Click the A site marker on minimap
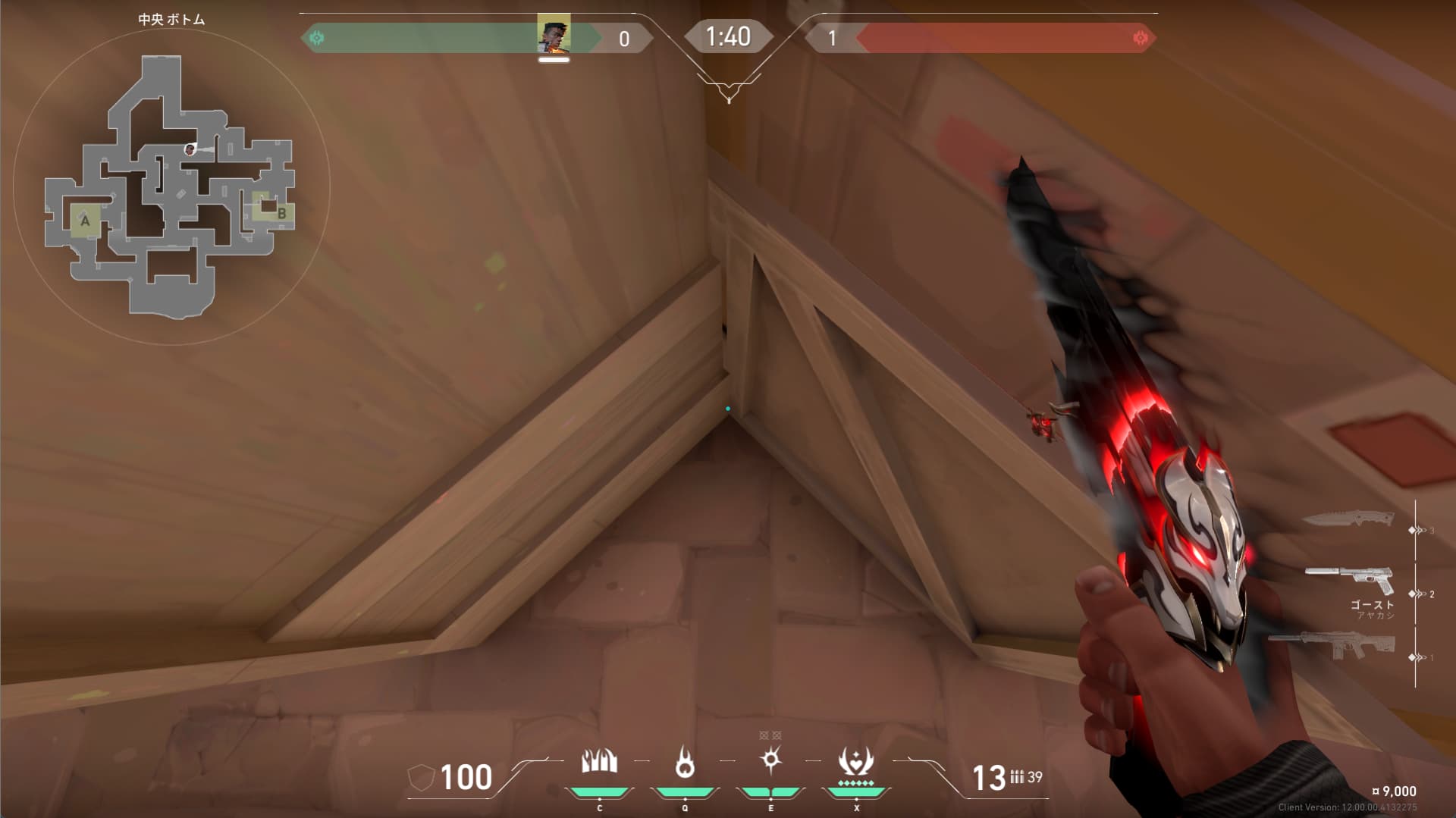 85,221
